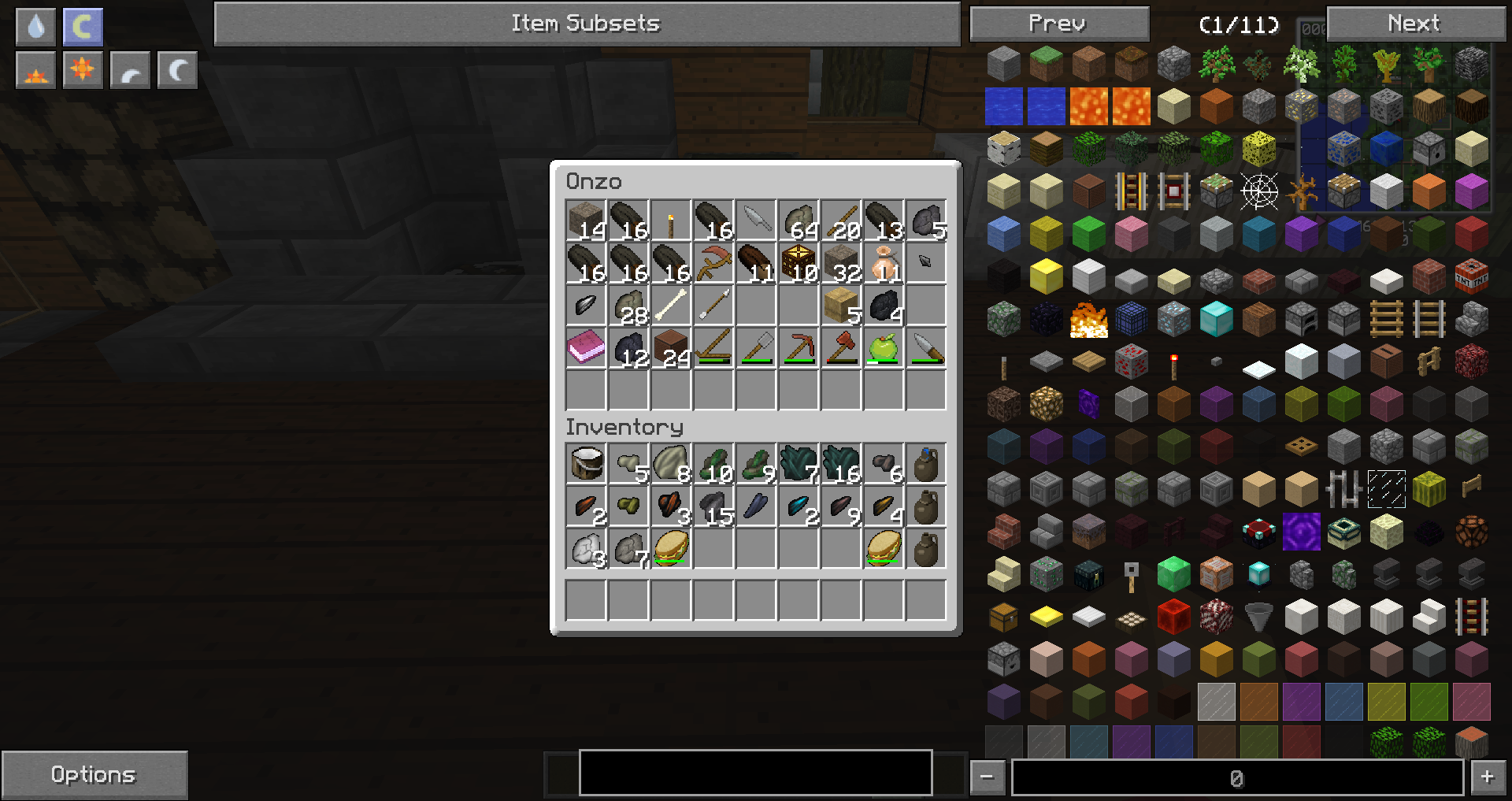Select the wooden bucket in the inventory
This screenshot has height=801, width=1512.
click(x=586, y=464)
